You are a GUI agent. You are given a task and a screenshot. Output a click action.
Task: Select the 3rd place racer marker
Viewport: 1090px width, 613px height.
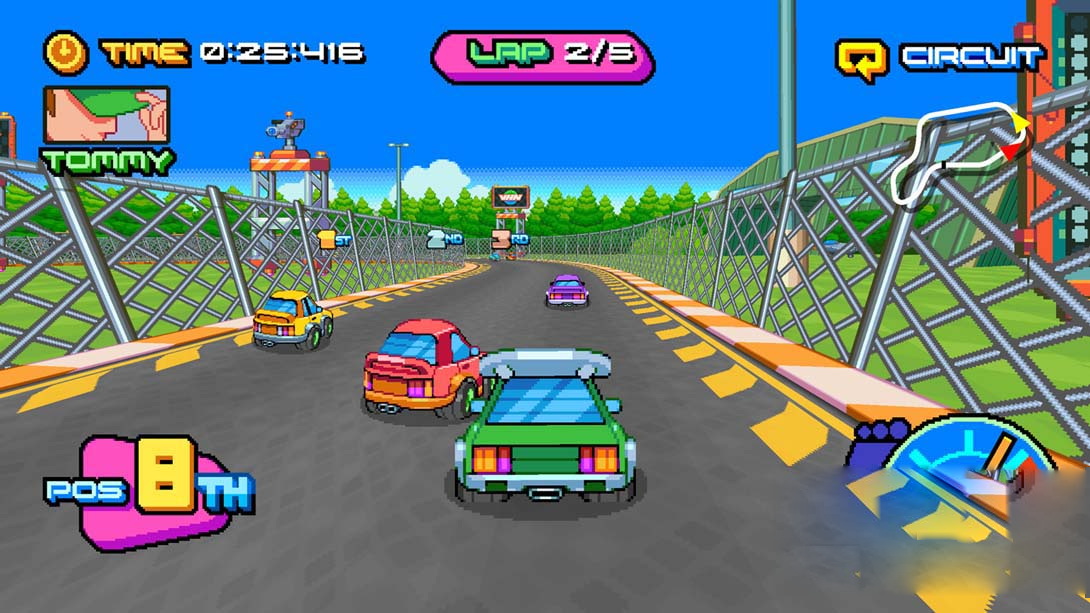(x=509, y=240)
